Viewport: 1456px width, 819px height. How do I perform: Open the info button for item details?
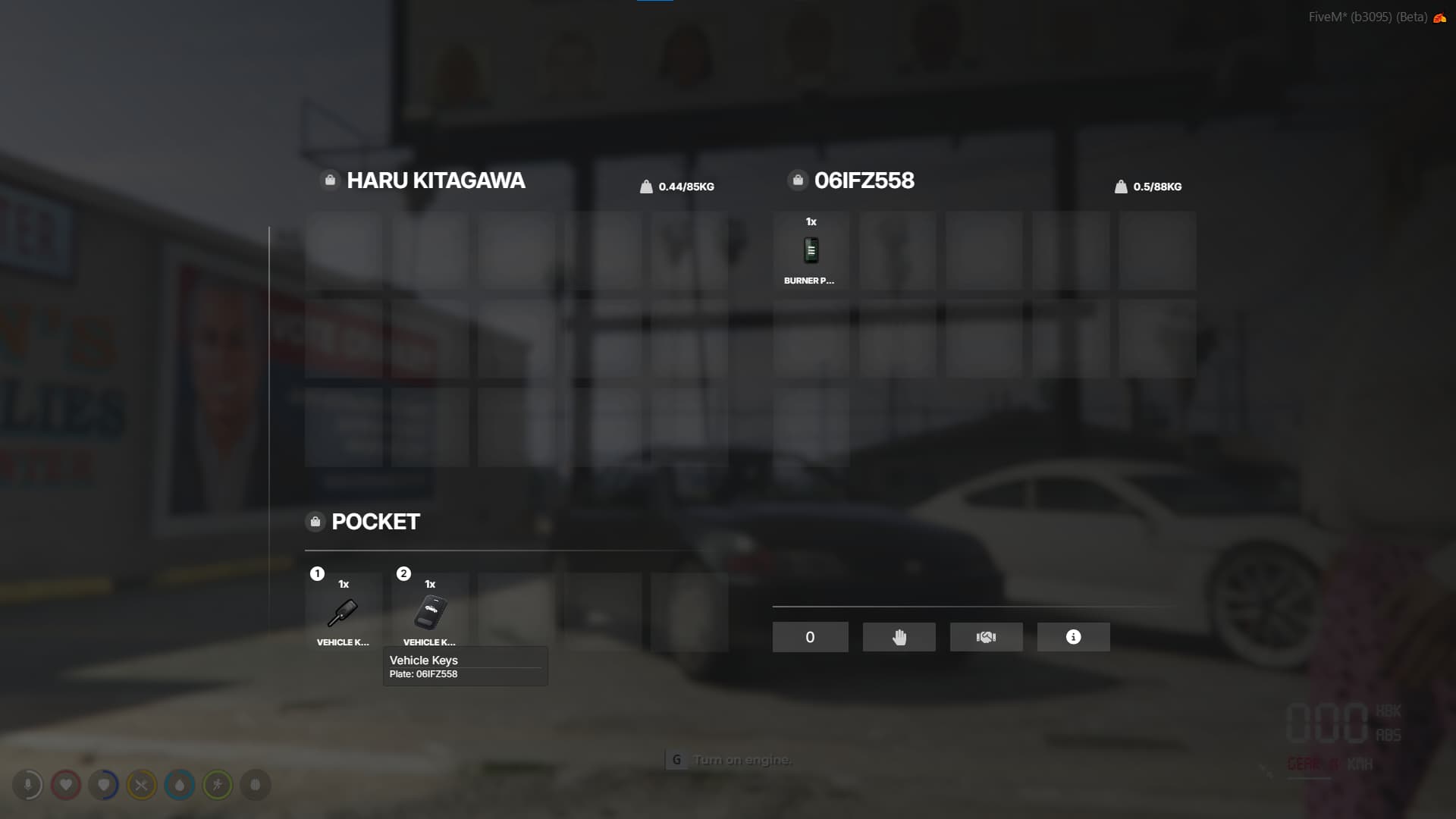(x=1073, y=637)
